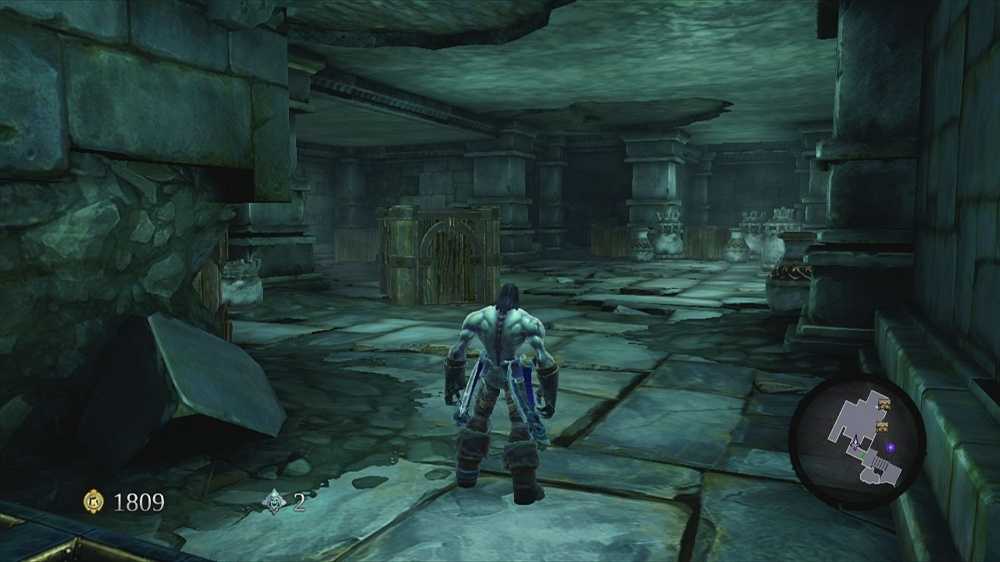Click the purple orb marker on minimap
1000x562 pixels.
pyautogui.click(x=891, y=448)
